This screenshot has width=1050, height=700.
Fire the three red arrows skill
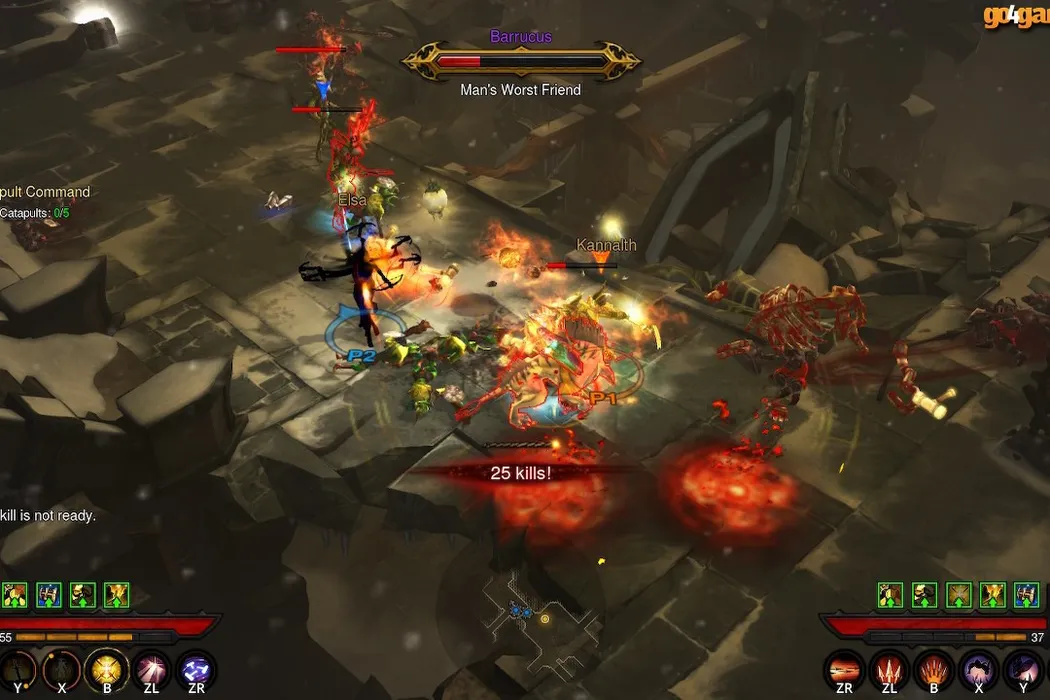[886, 669]
